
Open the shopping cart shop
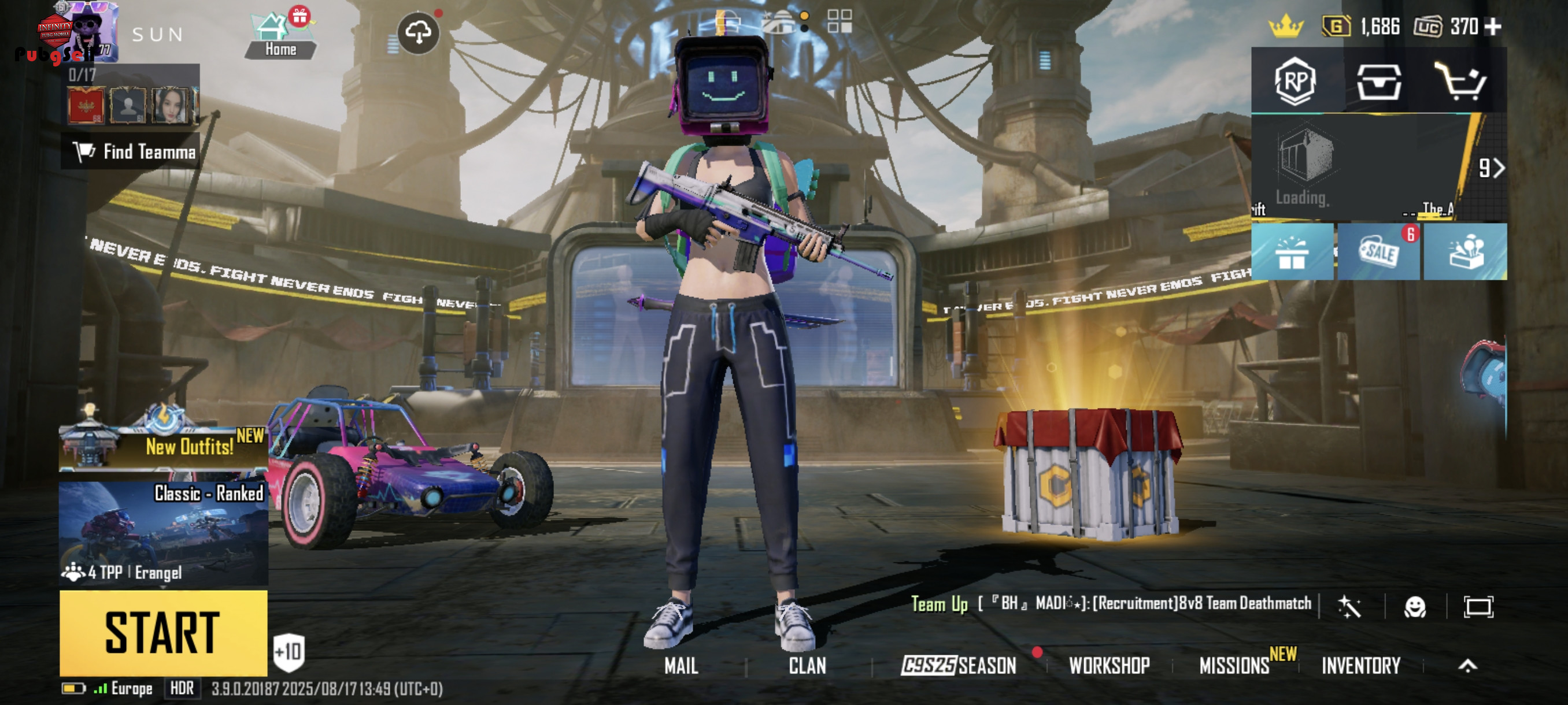1460,81
